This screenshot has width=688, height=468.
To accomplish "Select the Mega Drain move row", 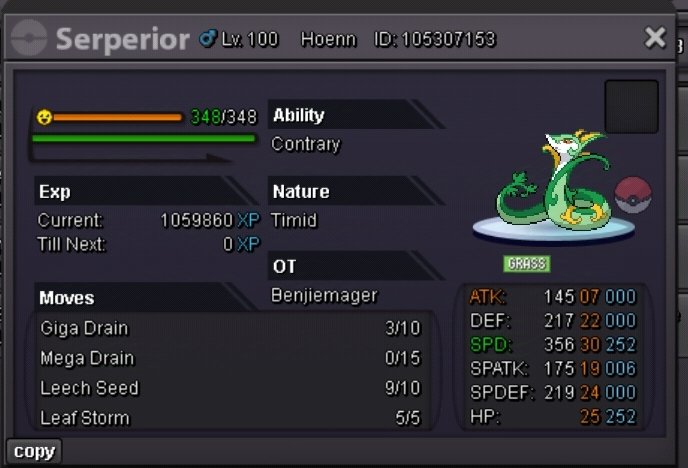I will (x=230, y=358).
